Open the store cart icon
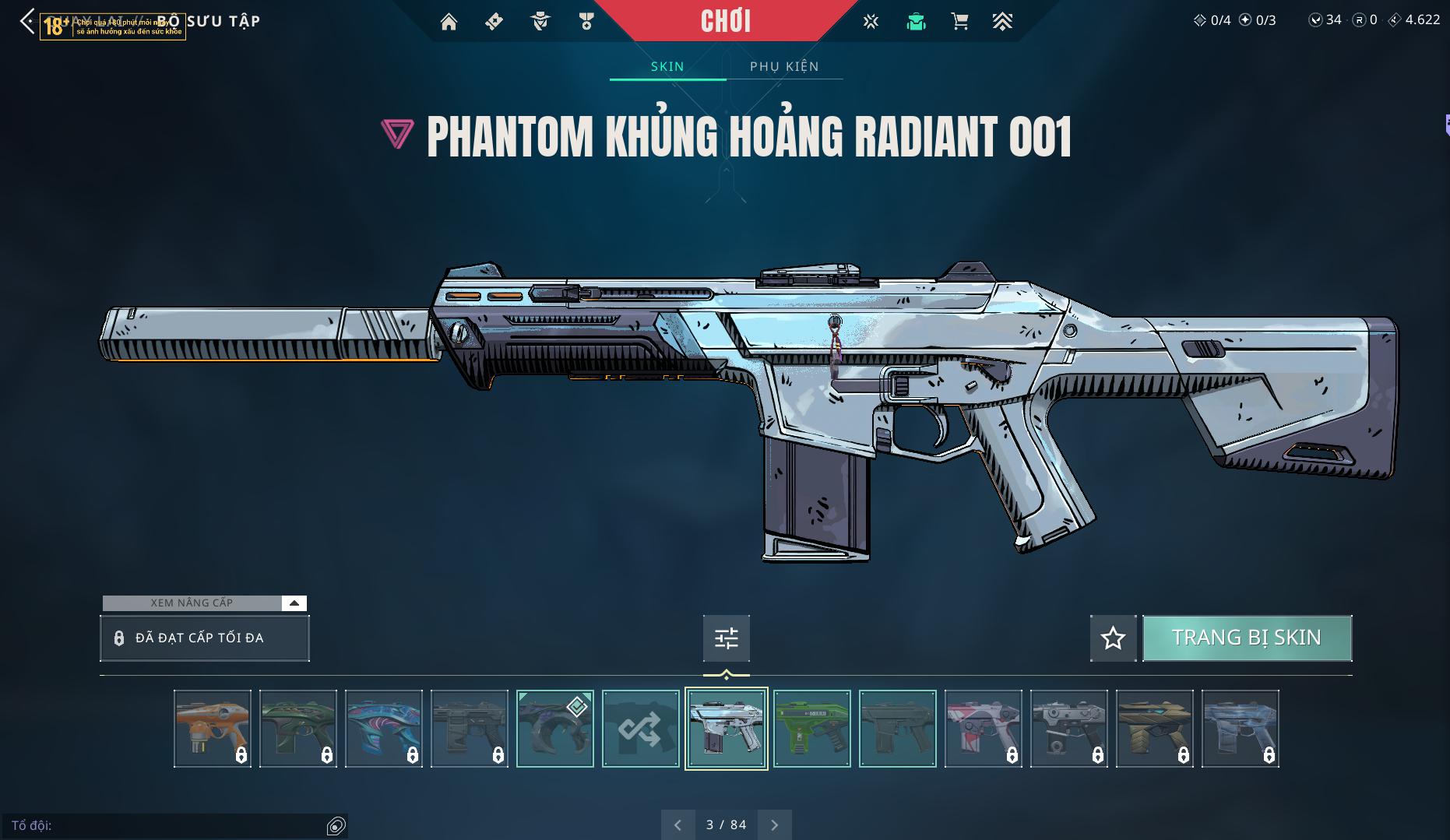This screenshot has height=840, width=1450. (959, 22)
